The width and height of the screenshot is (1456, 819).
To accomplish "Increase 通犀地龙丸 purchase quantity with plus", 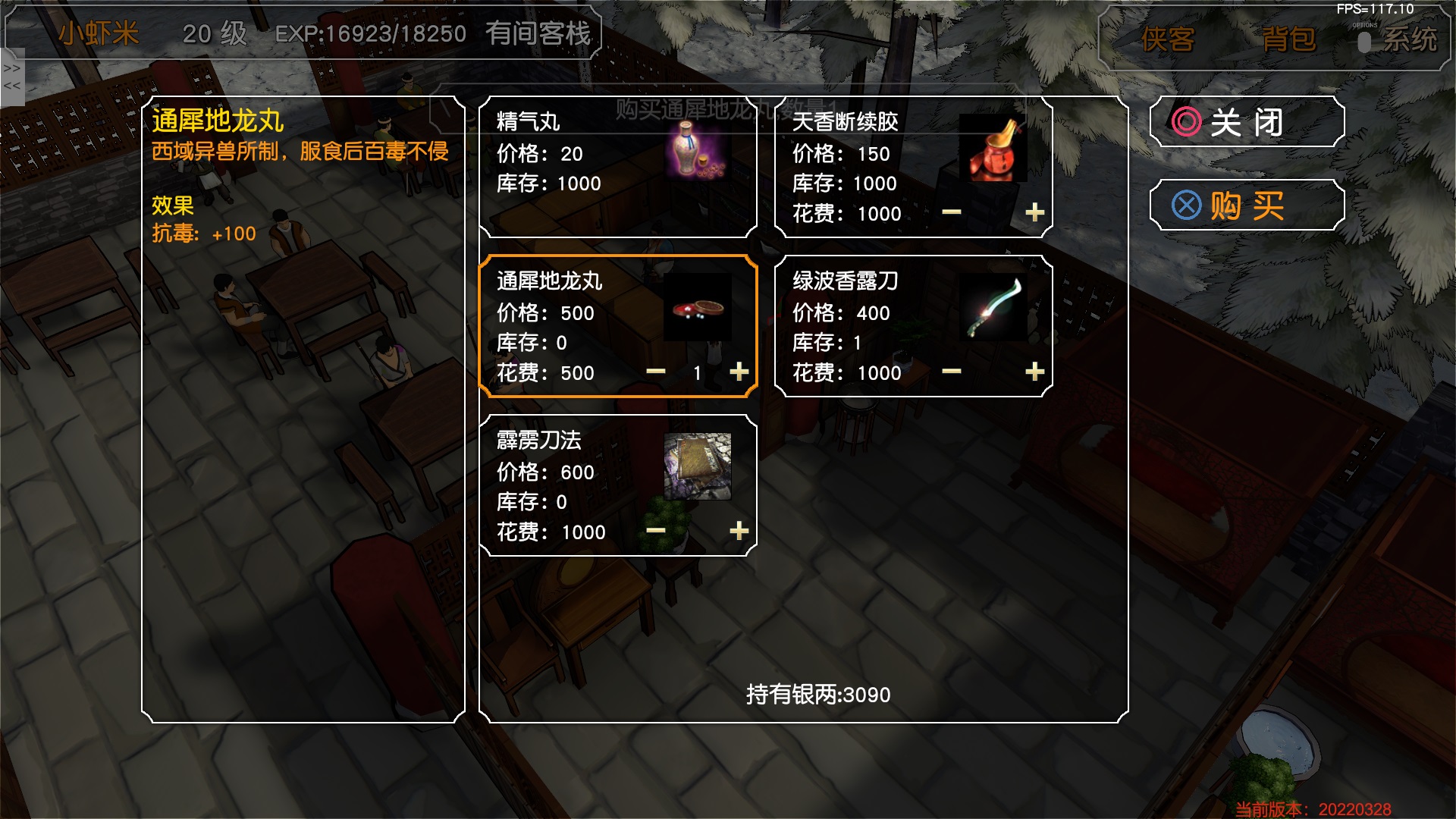I will click(x=737, y=372).
